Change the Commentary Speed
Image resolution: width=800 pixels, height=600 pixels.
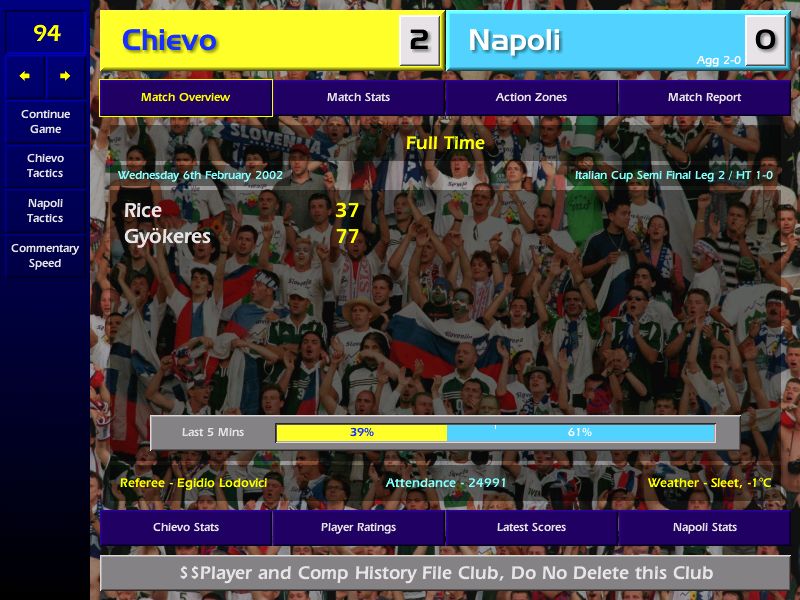coord(45,255)
